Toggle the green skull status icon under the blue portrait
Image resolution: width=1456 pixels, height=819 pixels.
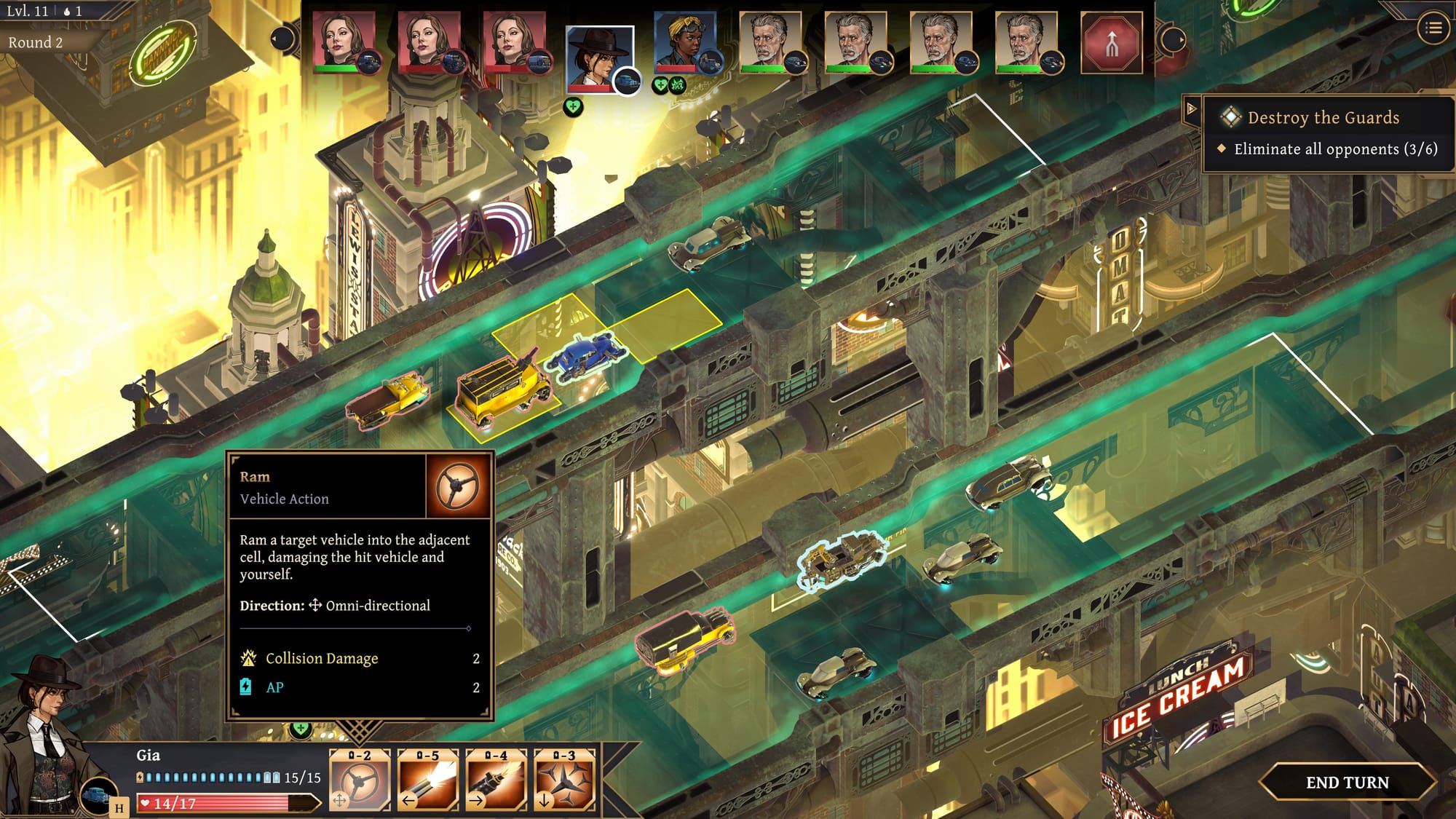pos(676,86)
